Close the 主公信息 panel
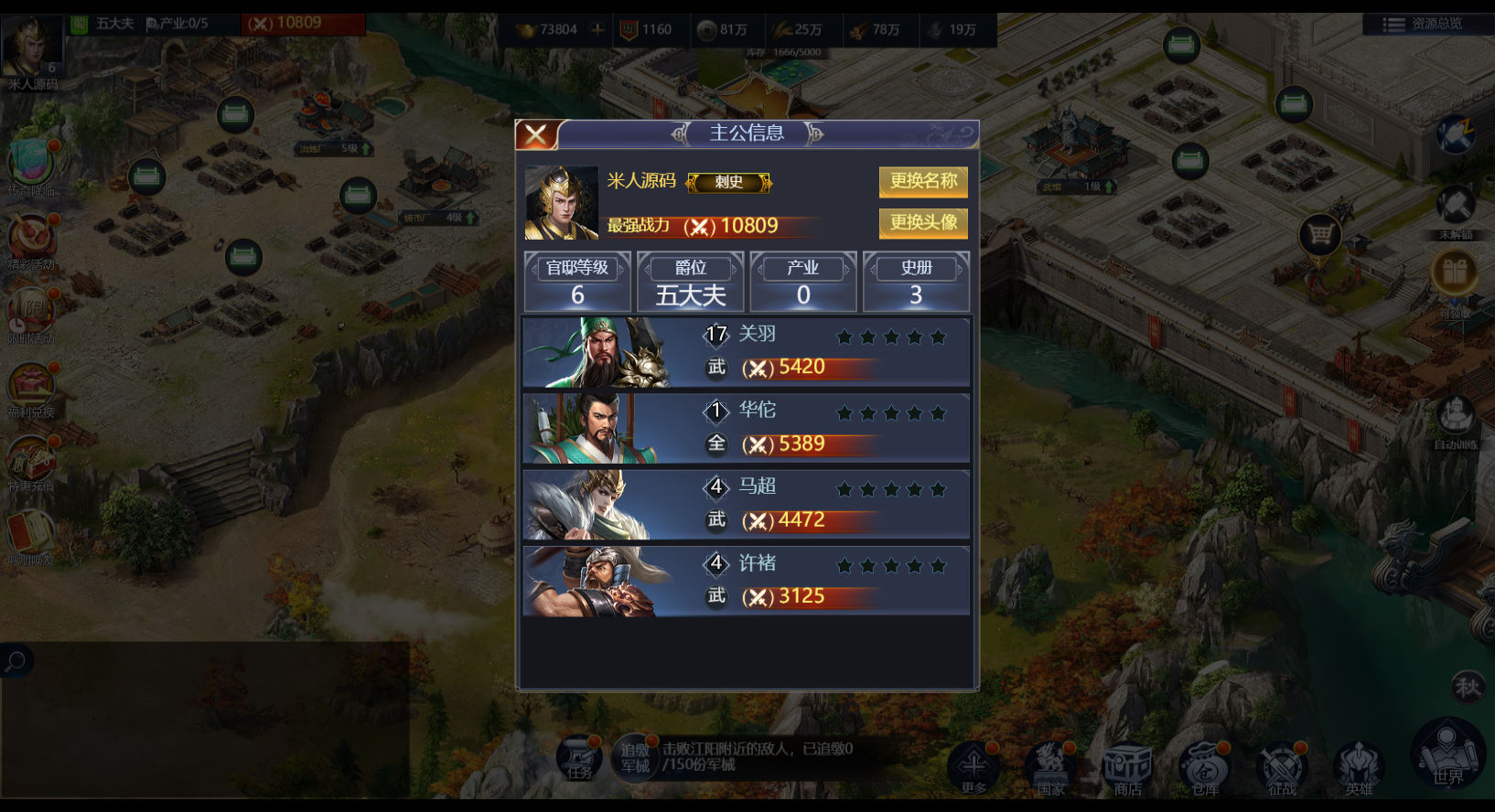 click(537, 135)
